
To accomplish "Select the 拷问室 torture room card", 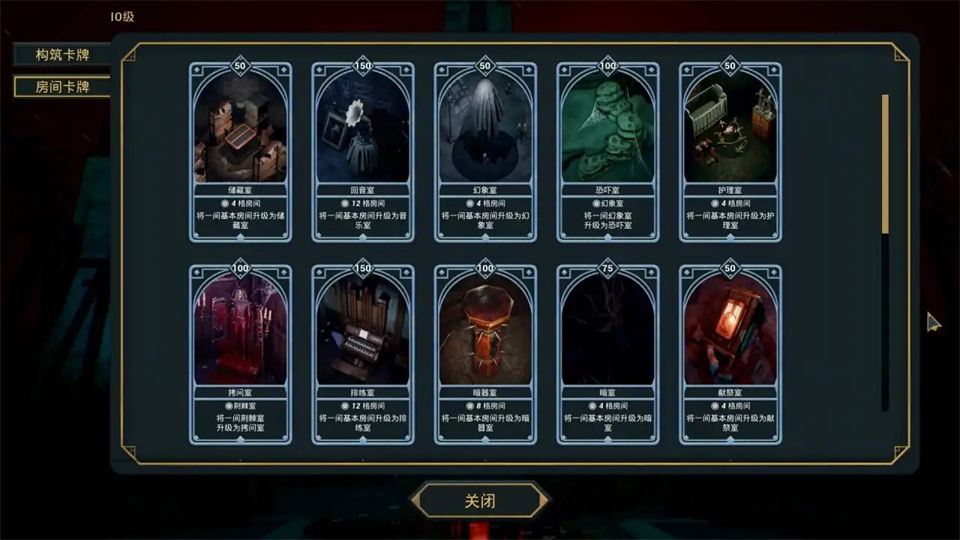I will [x=240, y=354].
